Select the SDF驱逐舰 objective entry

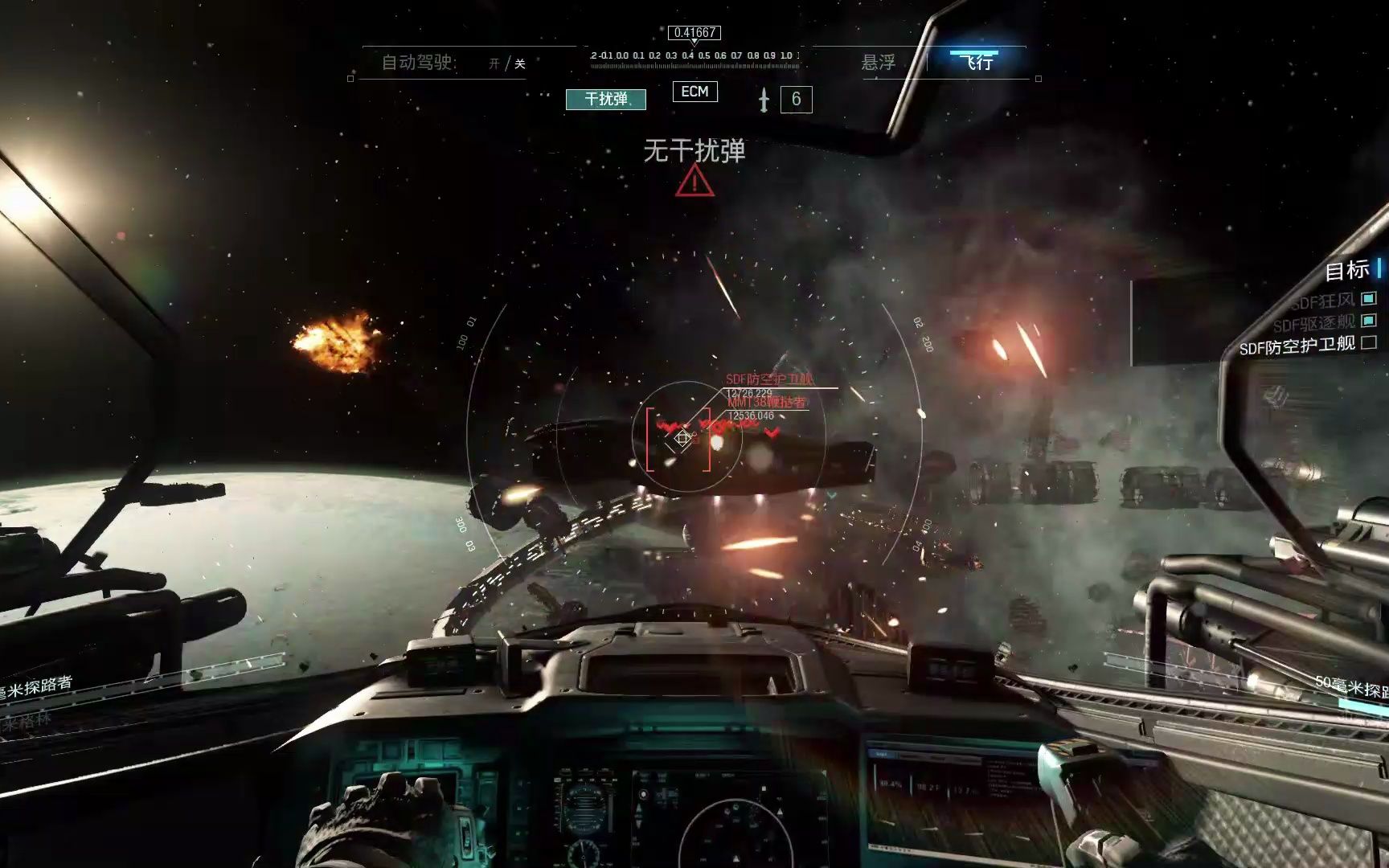pyautogui.click(x=1315, y=323)
